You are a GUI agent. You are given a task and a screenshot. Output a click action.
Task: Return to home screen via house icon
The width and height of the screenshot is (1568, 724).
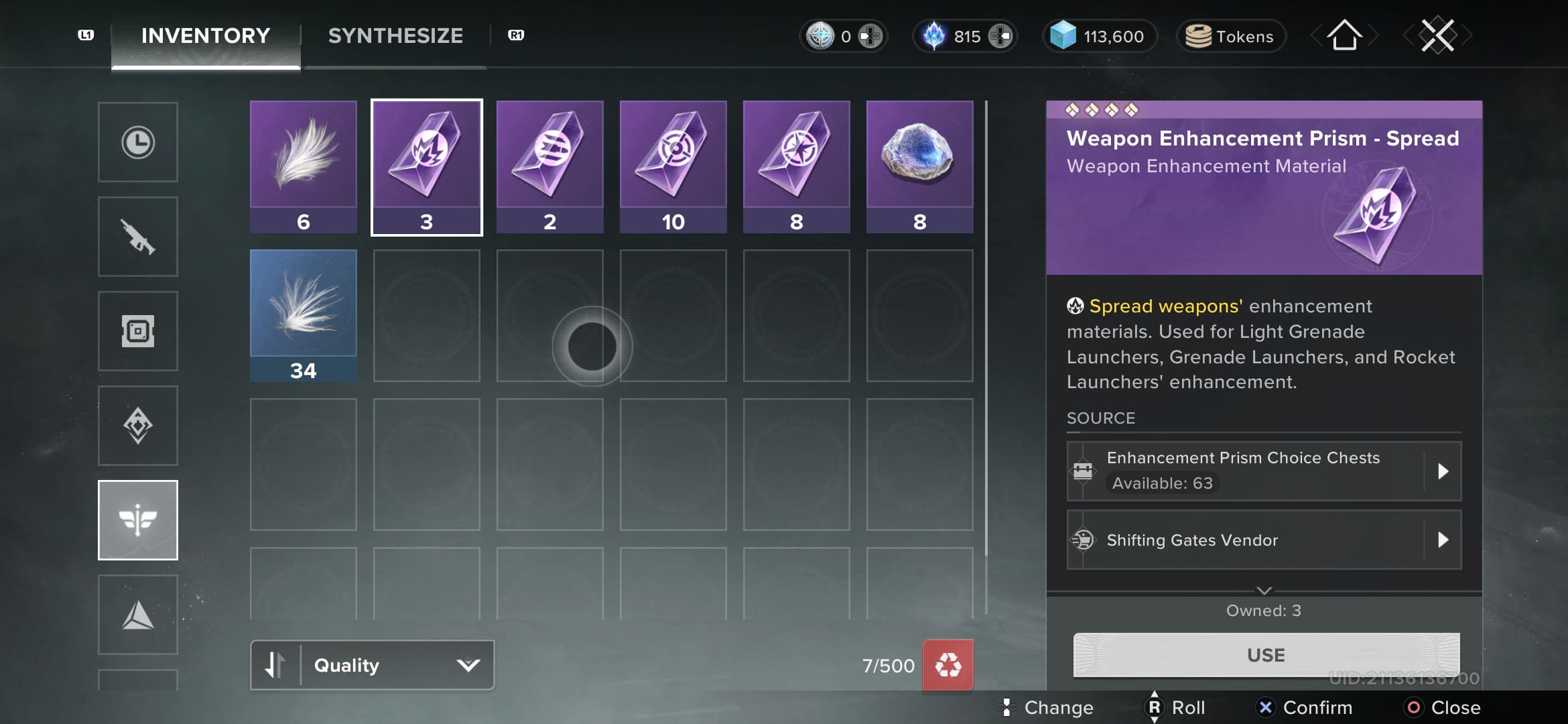pyautogui.click(x=1344, y=36)
